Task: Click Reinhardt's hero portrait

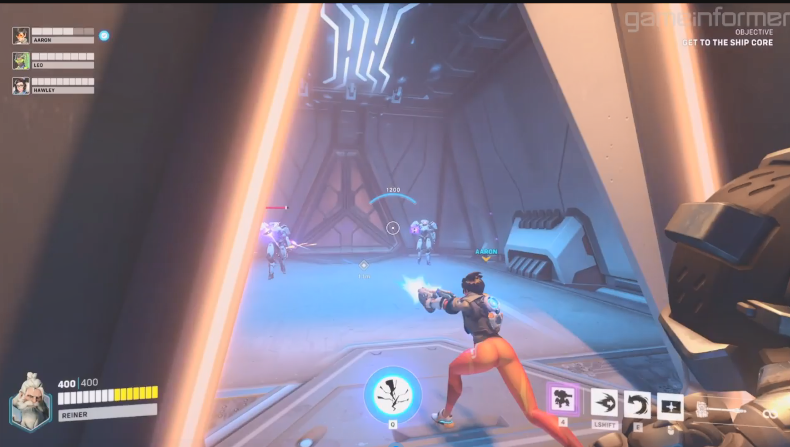Action: (29, 401)
